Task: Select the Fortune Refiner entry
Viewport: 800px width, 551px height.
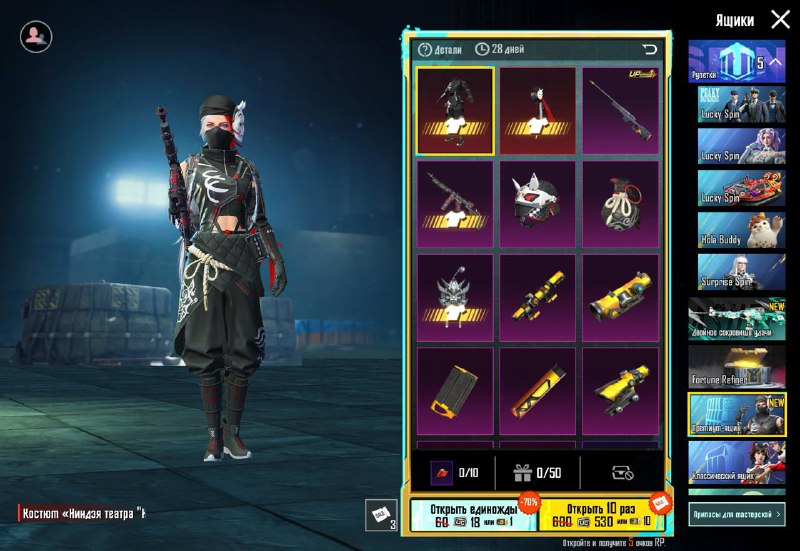Action: (x=736, y=367)
